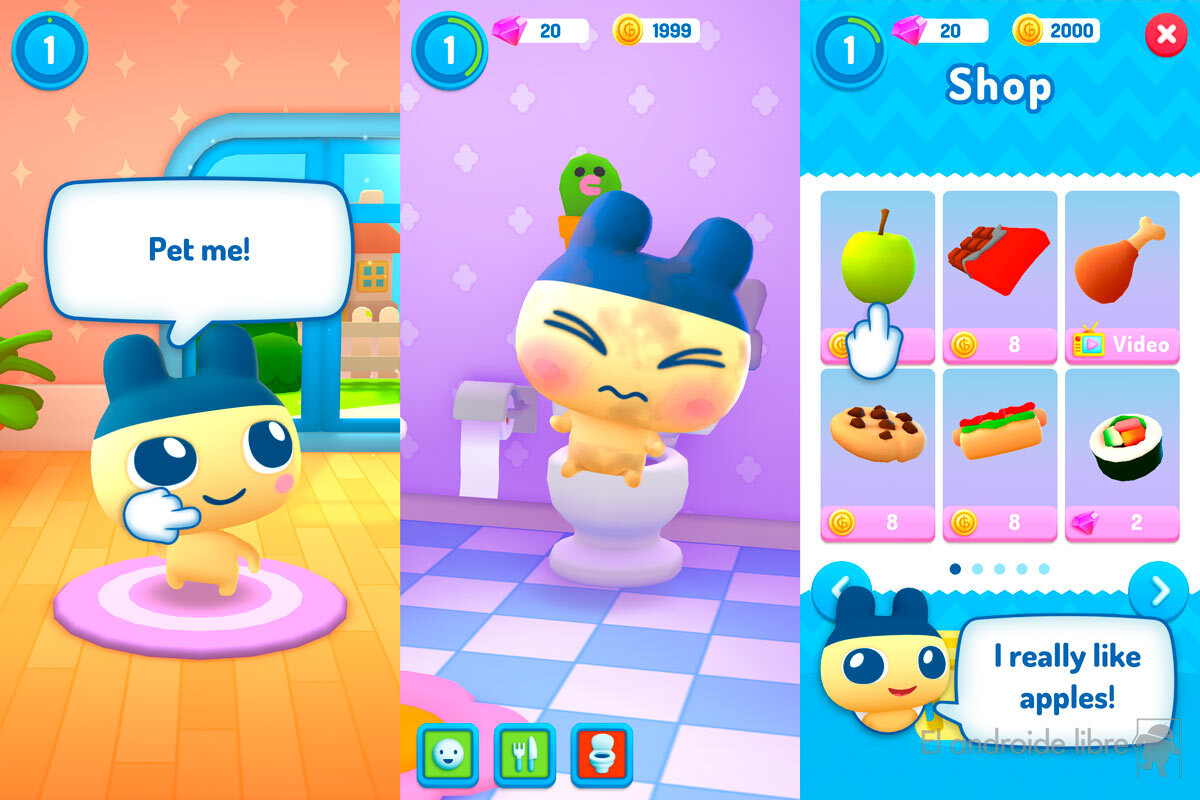Screen dimensions: 1200x800
Task: Activate the red toilet button
Action: pos(602,756)
